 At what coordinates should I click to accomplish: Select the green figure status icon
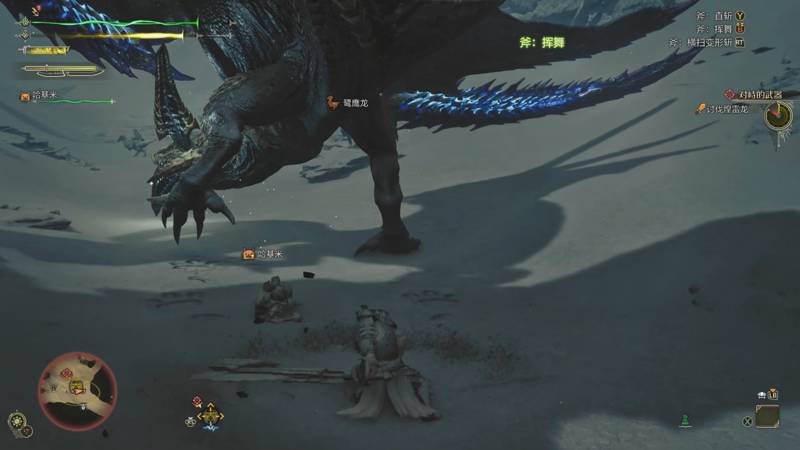coord(685,420)
